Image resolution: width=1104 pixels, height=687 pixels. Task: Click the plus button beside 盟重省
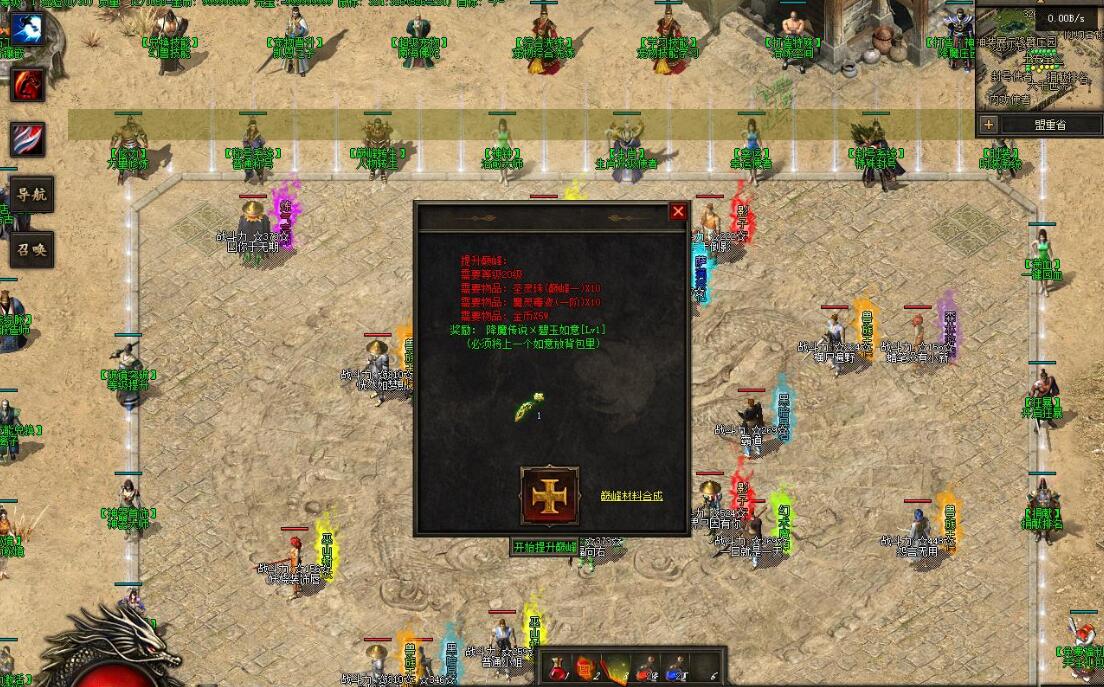pos(989,125)
